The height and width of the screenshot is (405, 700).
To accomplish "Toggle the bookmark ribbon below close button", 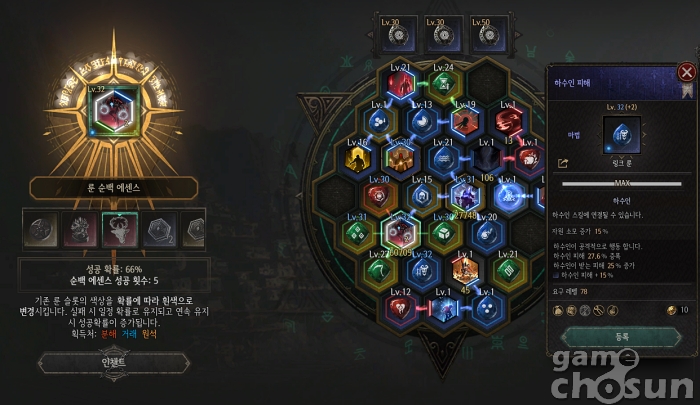I will tap(687, 91).
